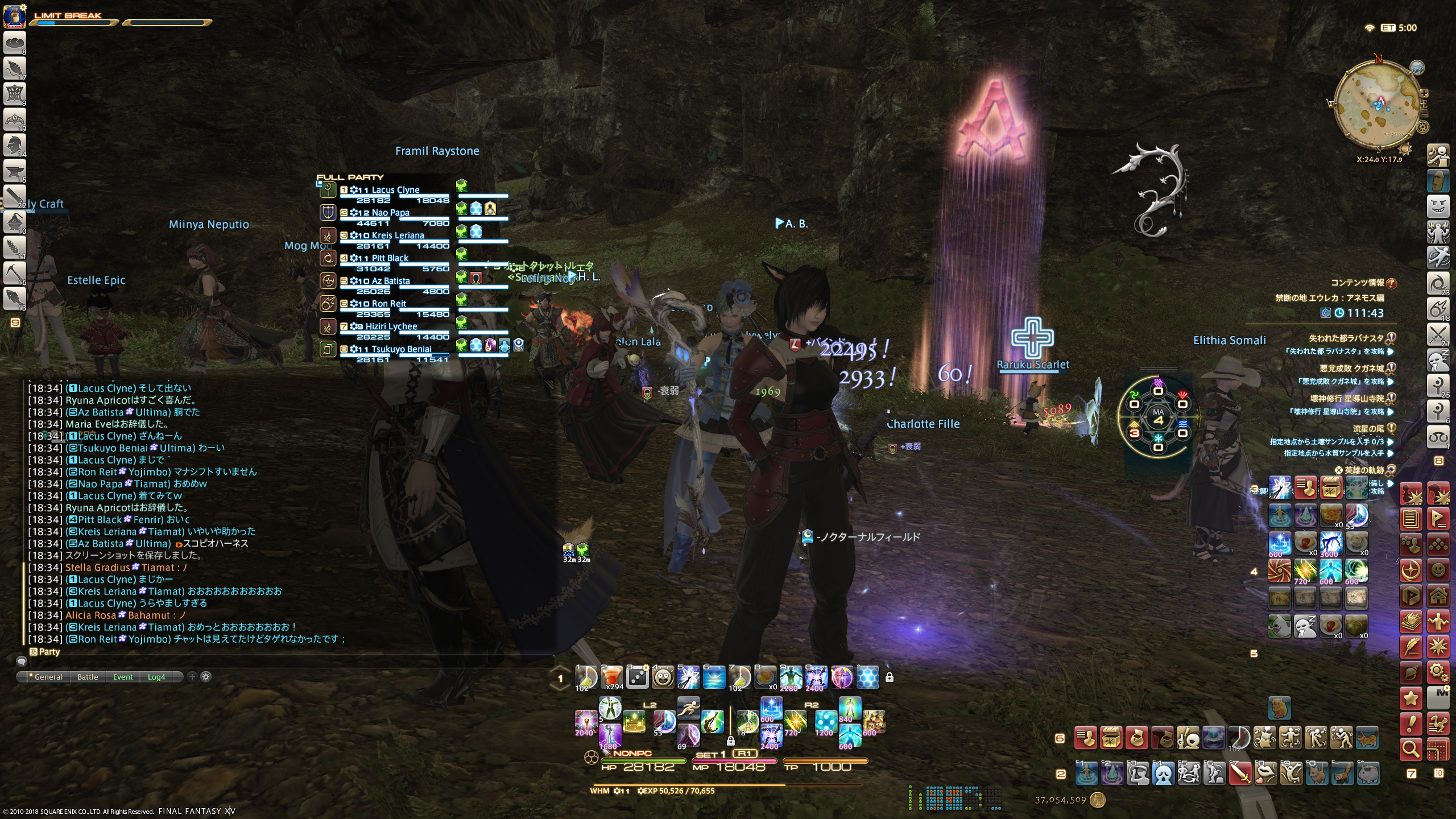
Task: Open the Event chat log tab
Action: tap(123, 677)
